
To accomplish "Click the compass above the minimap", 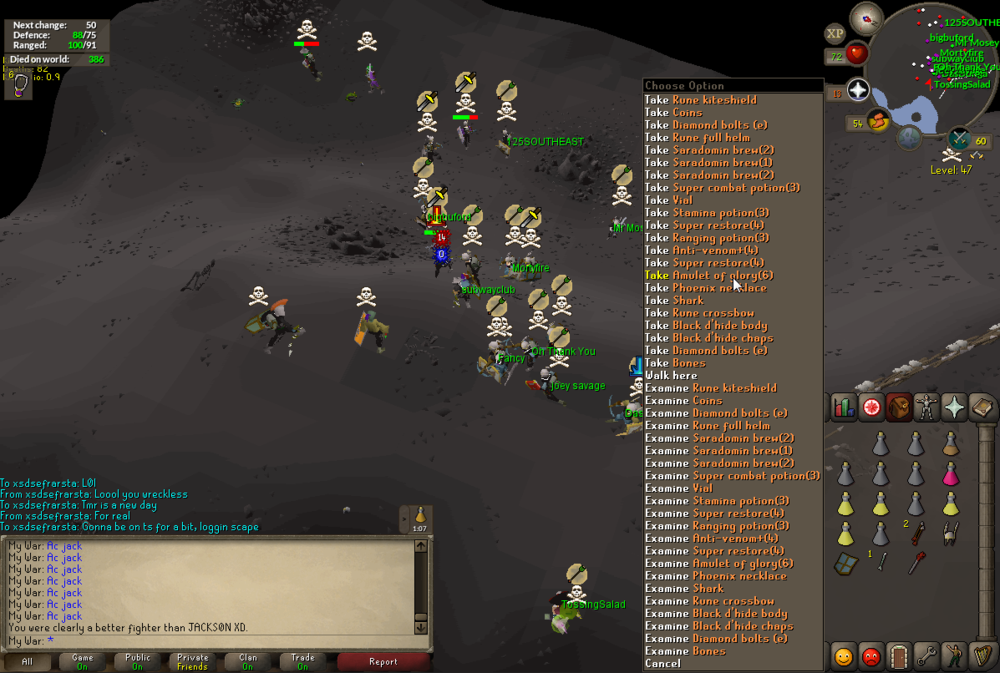I will pyautogui.click(x=866, y=18).
